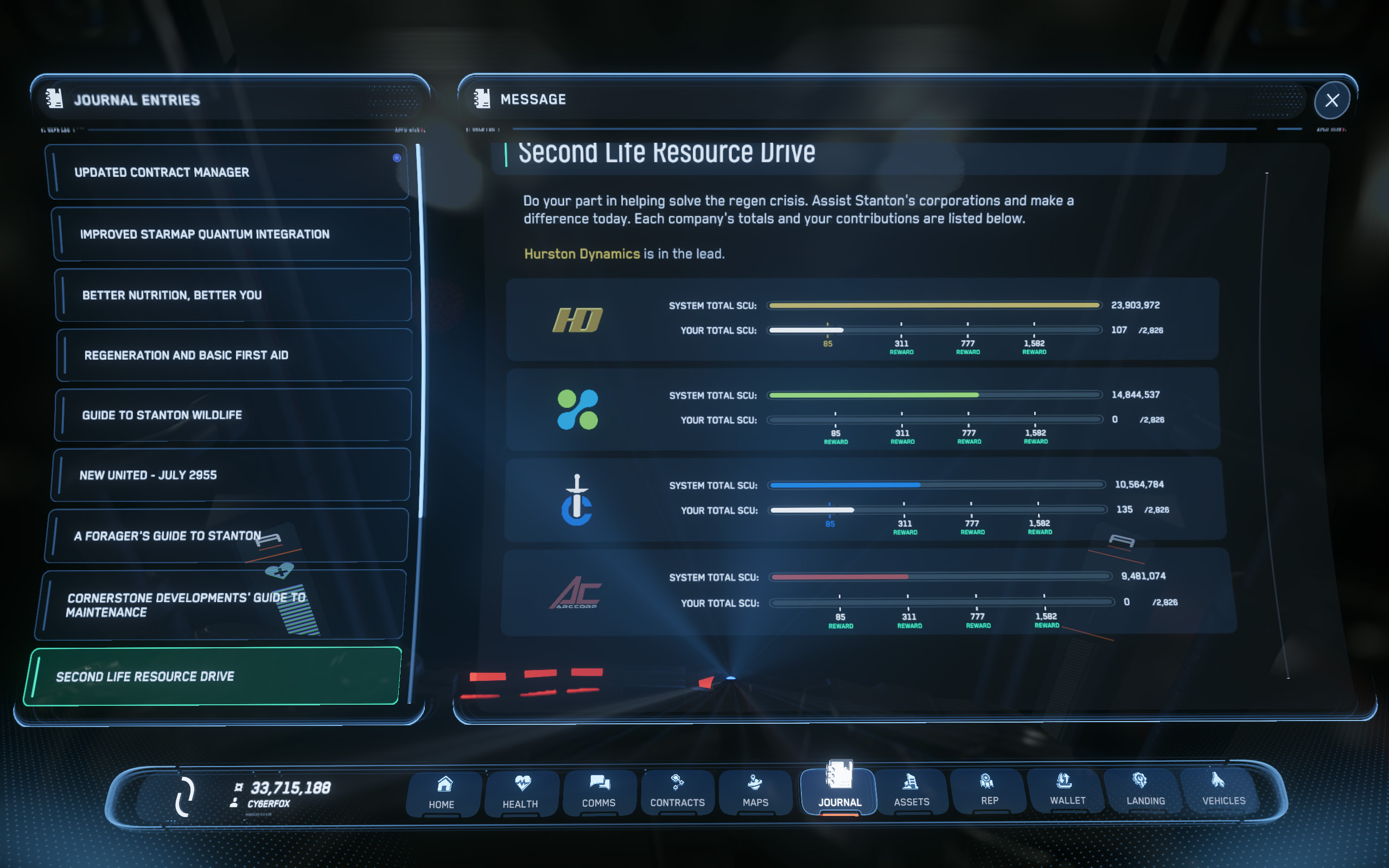Screen dimensions: 1389x868
Task: Open the Landing services app
Action: 1145,794
